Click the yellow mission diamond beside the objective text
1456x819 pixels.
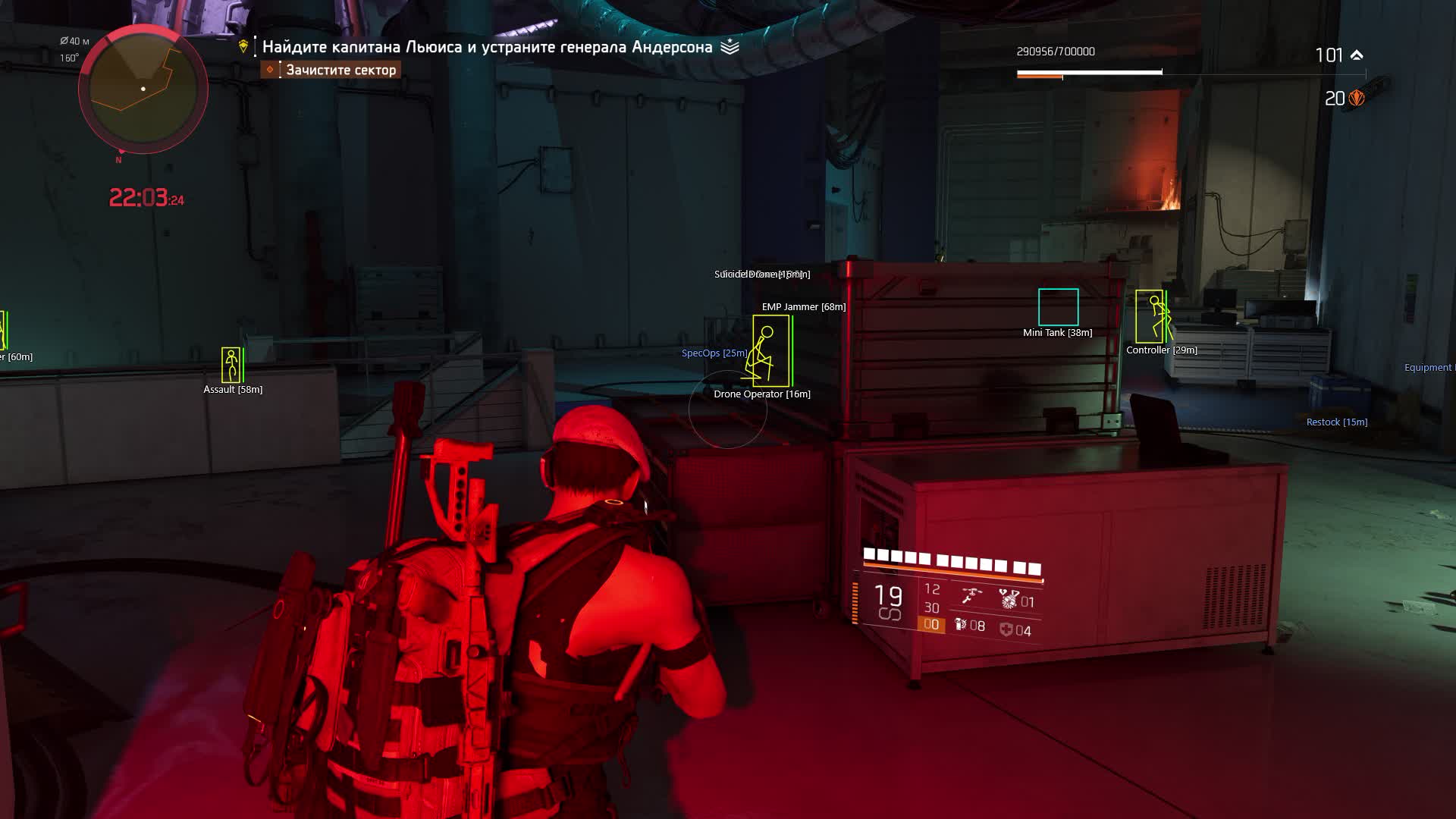(243, 46)
